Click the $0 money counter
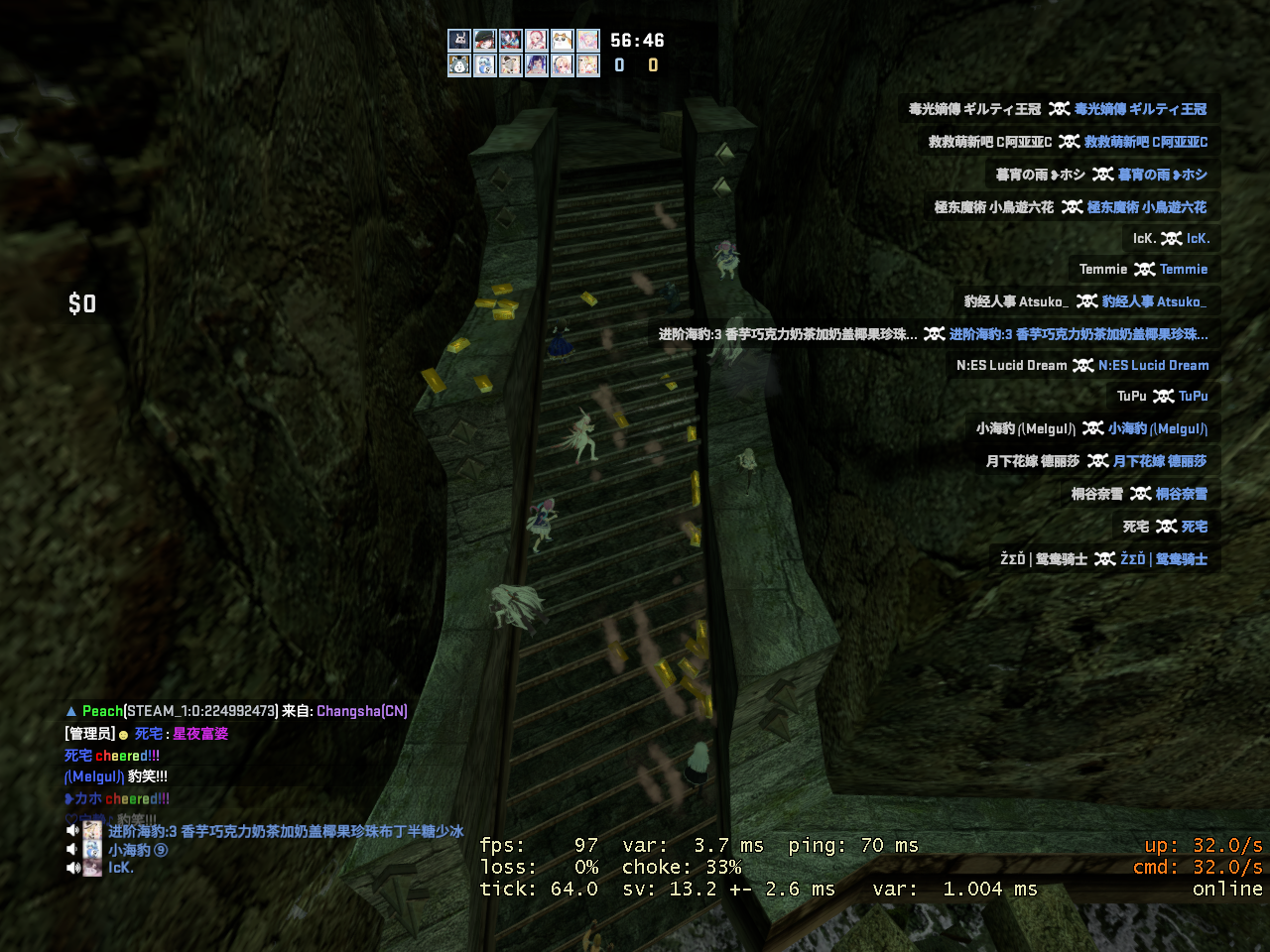 (82, 303)
